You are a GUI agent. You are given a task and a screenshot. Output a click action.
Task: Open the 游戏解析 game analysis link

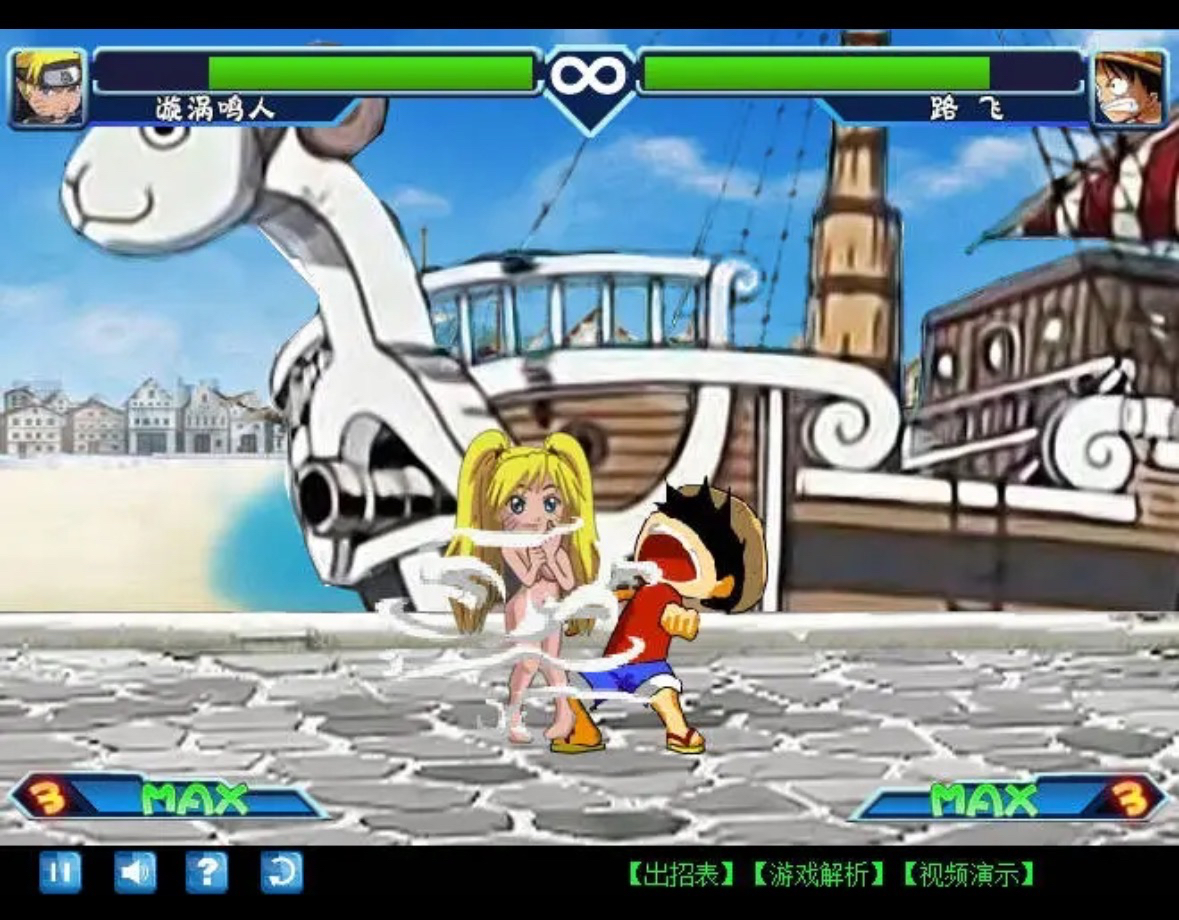pyautogui.click(x=819, y=875)
